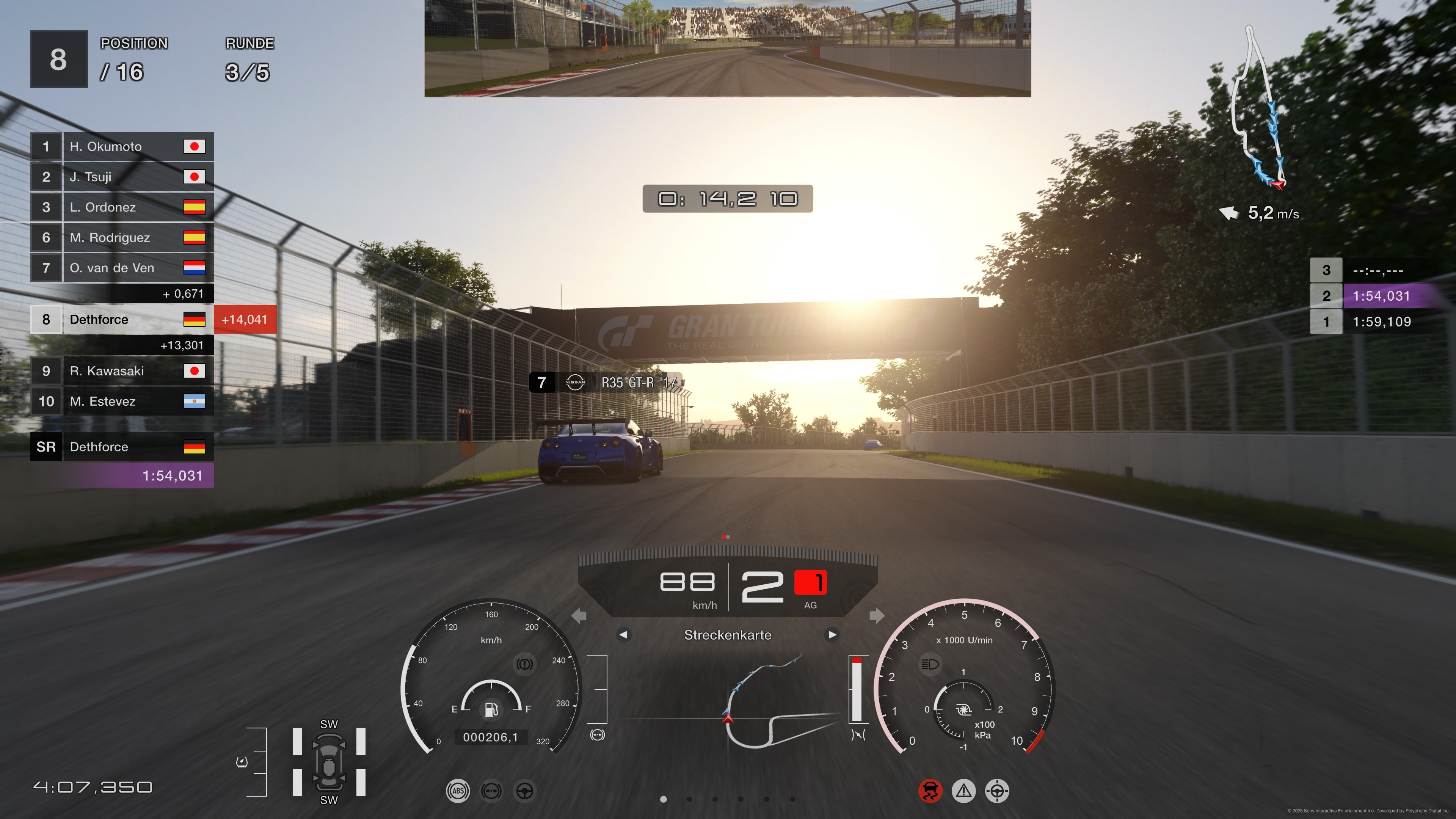The width and height of the screenshot is (1456, 819).
Task: Click the brake balance icon beside ABS
Action: [x=491, y=791]
